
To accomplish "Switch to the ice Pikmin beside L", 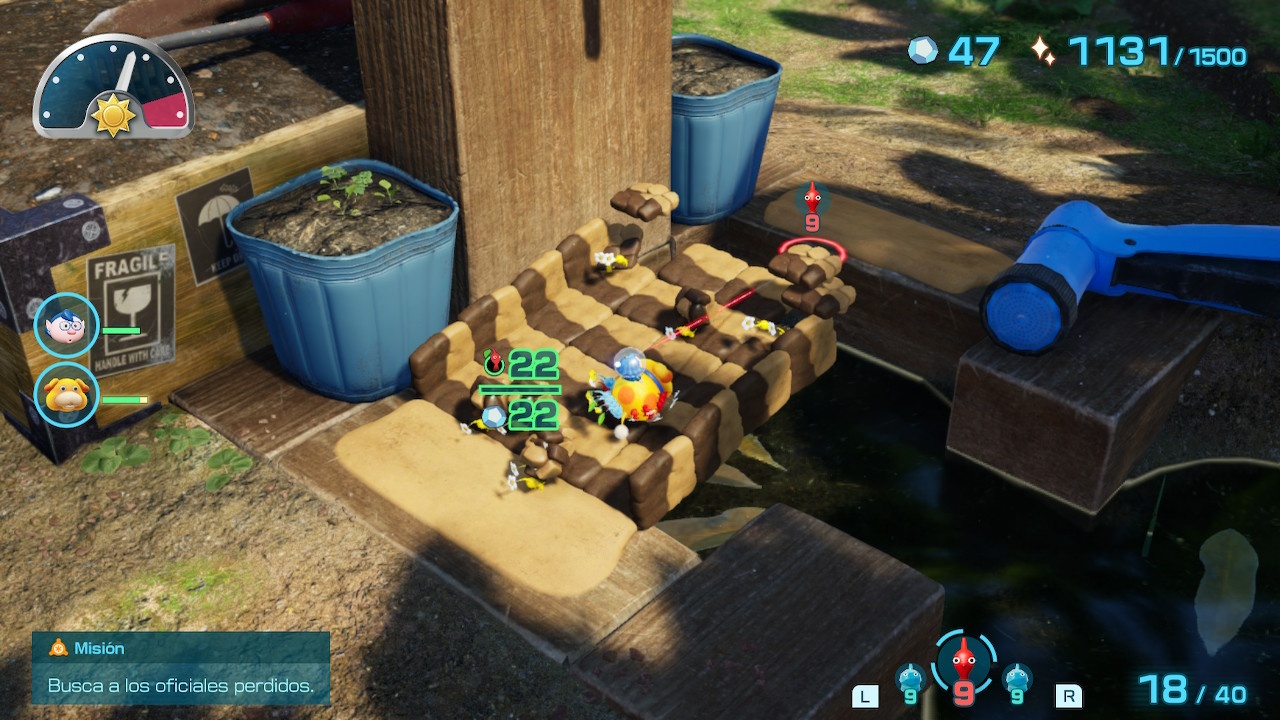I will tap(910, 681).
